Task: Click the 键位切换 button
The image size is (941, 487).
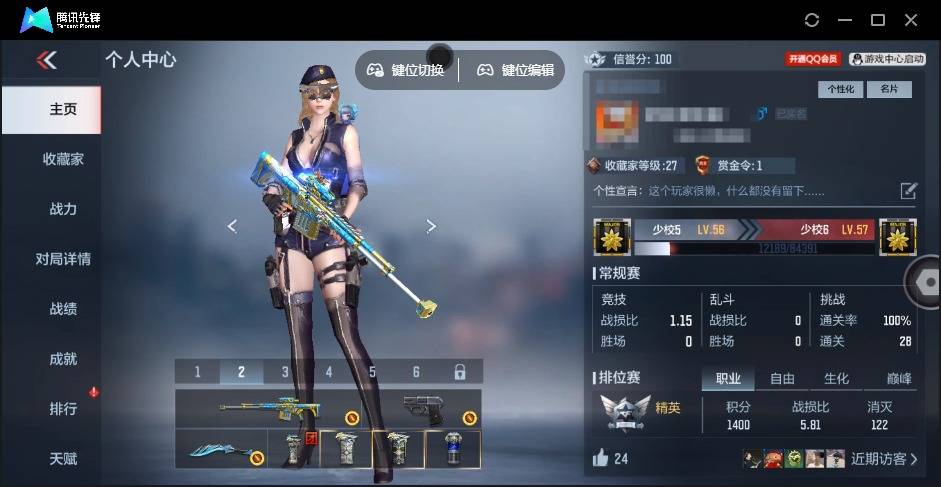Action: [405, 70]
